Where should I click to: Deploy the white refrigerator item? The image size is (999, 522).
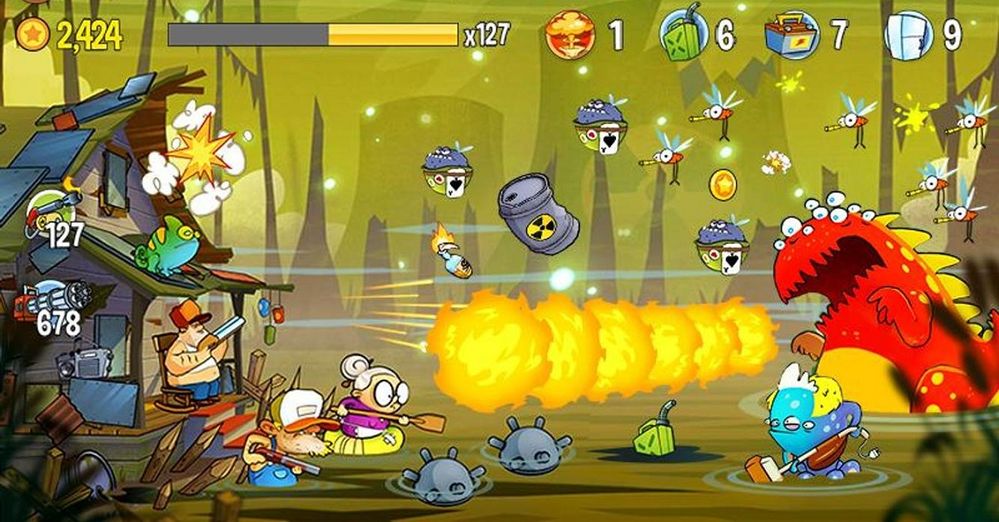coord(909,36)
